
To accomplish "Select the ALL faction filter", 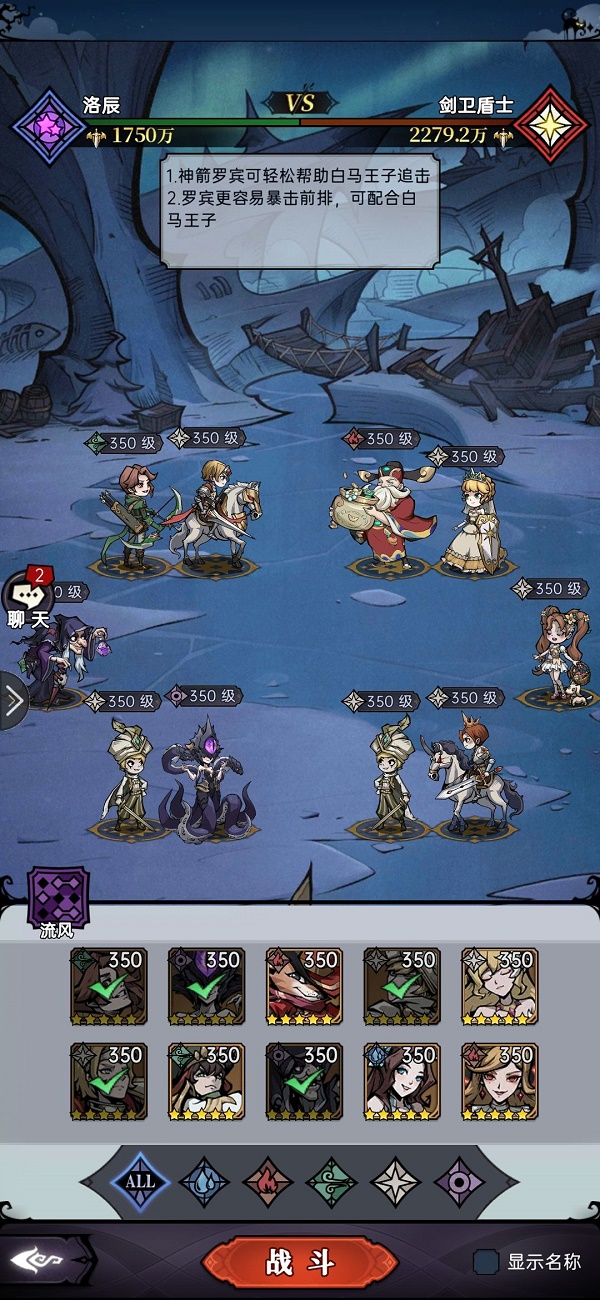I will [x=140, y=1181].
